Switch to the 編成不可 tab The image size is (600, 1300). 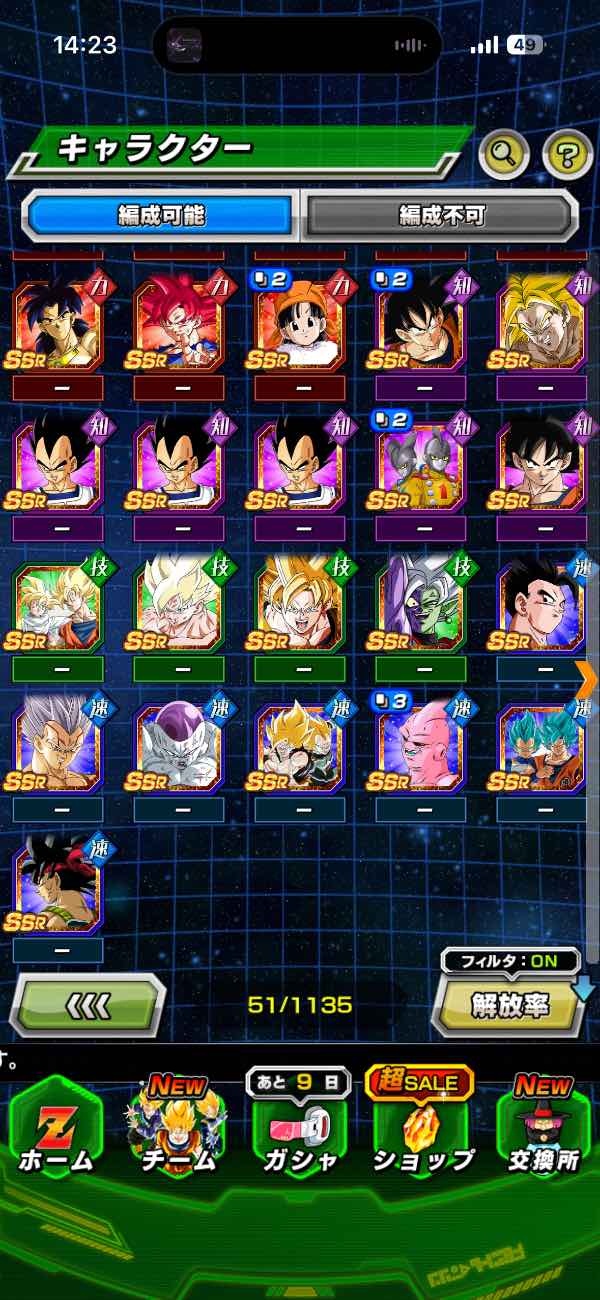coord(441,214)
